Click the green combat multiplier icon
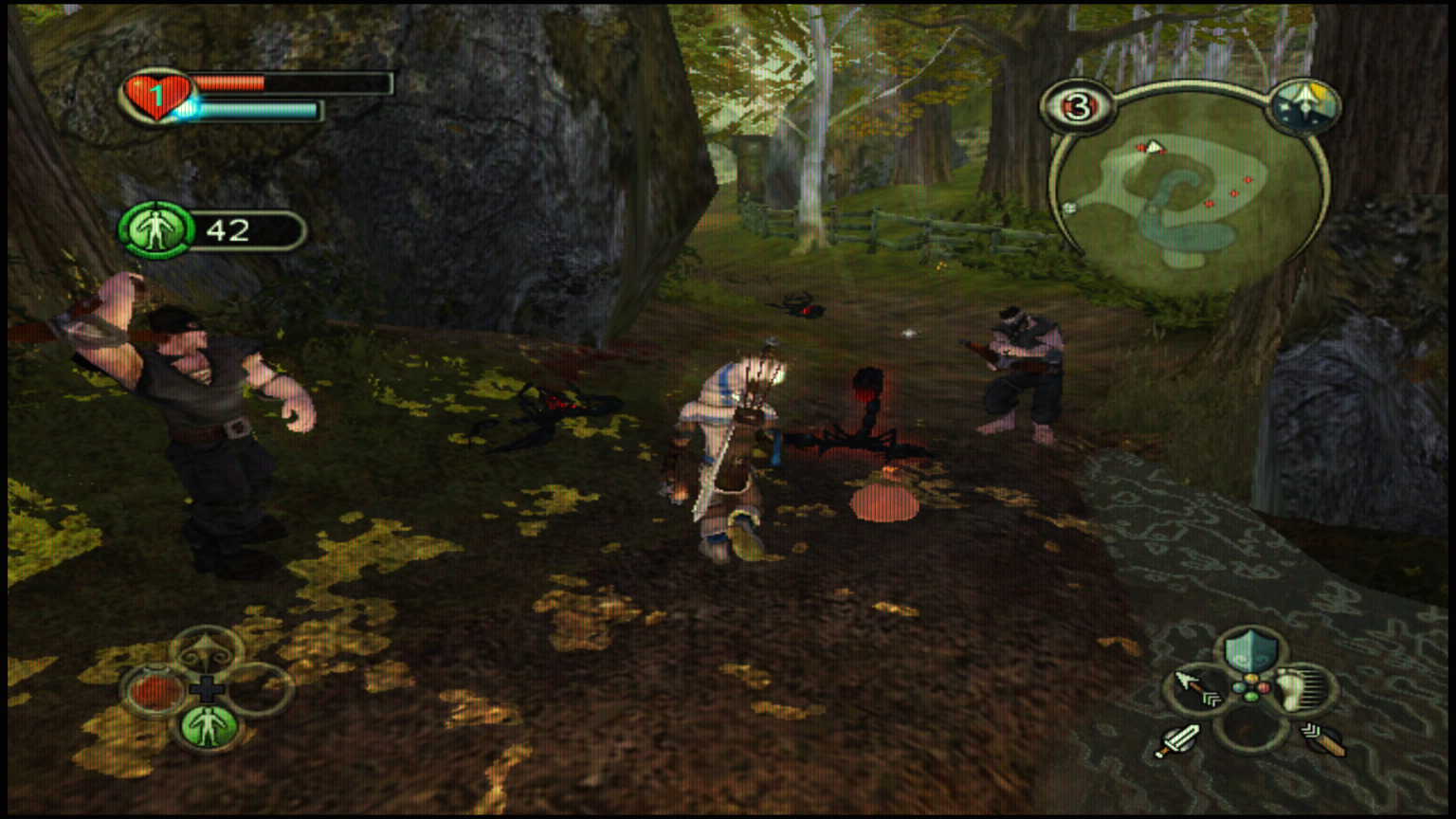Viewport: 1456px width, 819px height. (156, 229)
